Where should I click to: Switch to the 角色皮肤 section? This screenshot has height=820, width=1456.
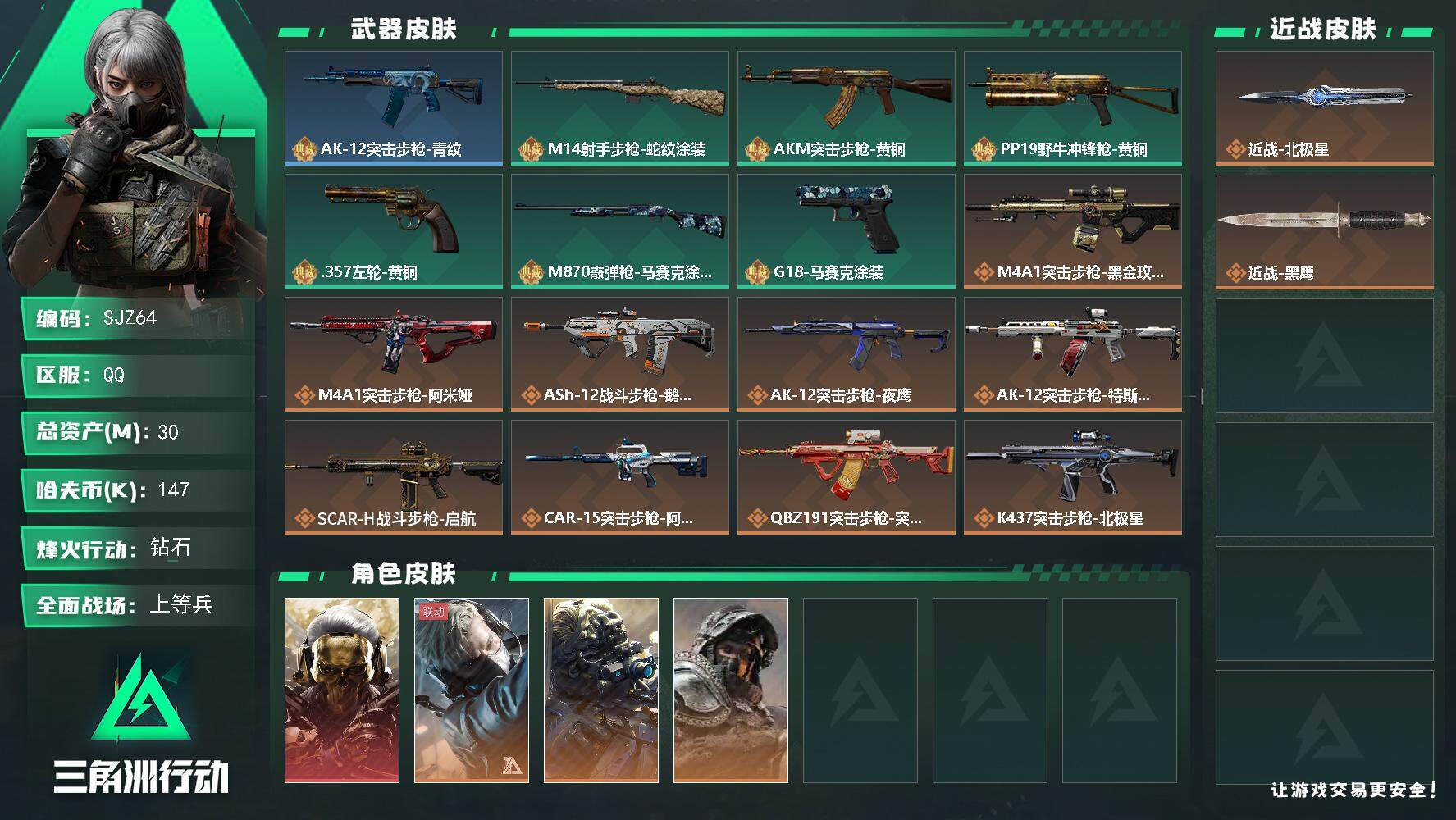[402, 574]
